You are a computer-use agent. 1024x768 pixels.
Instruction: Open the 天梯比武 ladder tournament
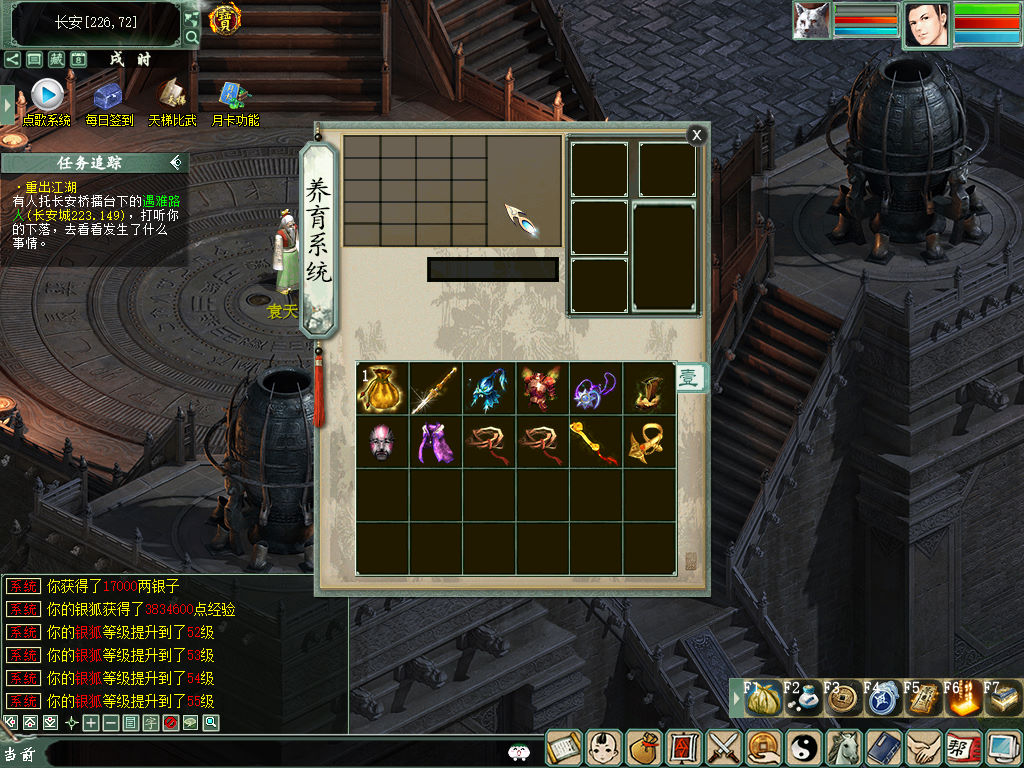point(172,96)
